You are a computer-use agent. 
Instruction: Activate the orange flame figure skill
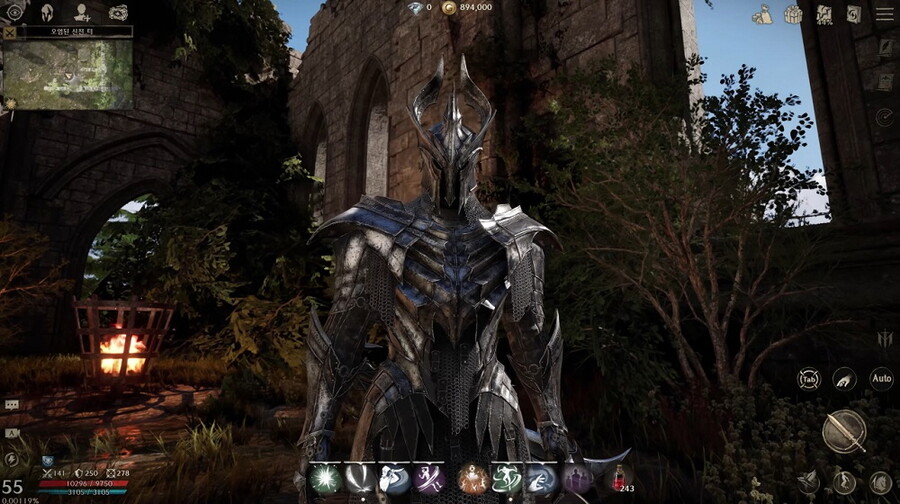(x=472, y=479)
